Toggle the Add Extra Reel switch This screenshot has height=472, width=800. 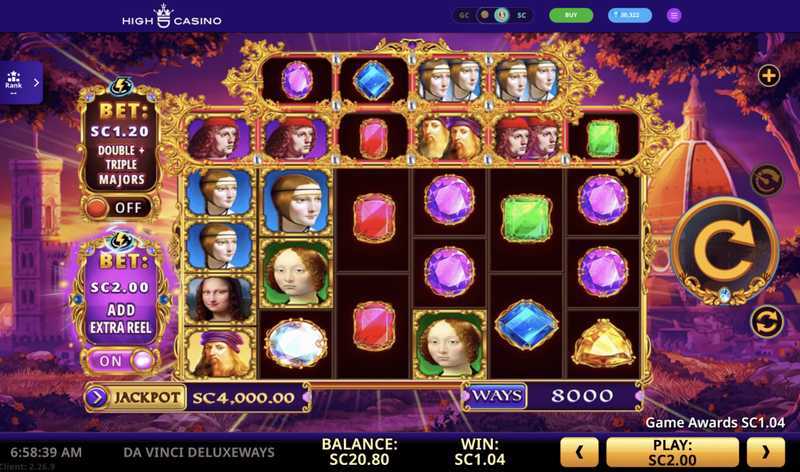119,360
